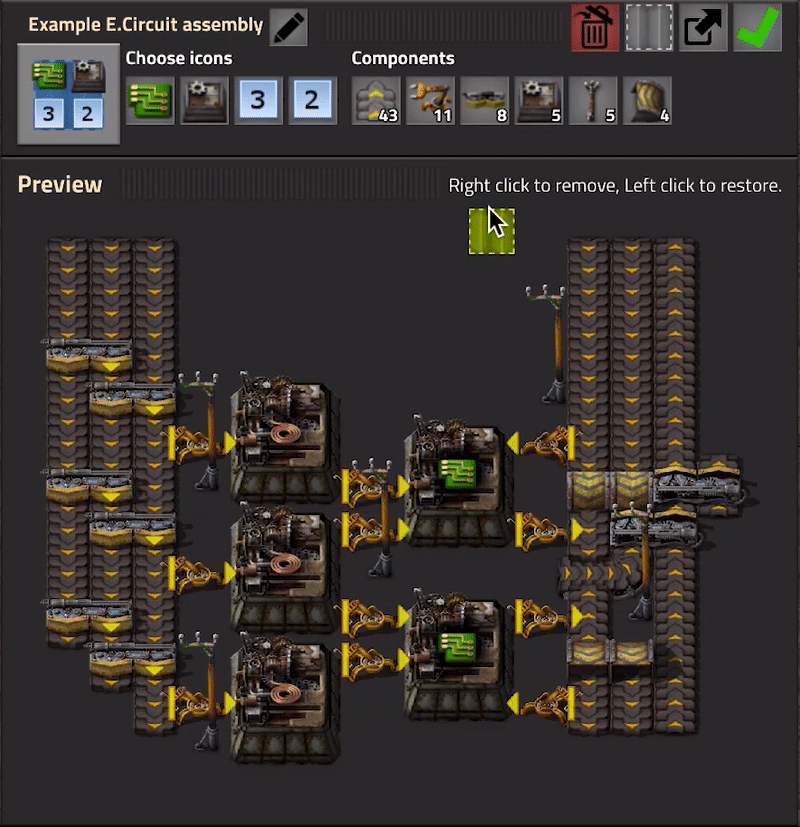The width and height of the screenshot is (800, 827).
Task: Change the number 3 icon slot
Action: 258,101
